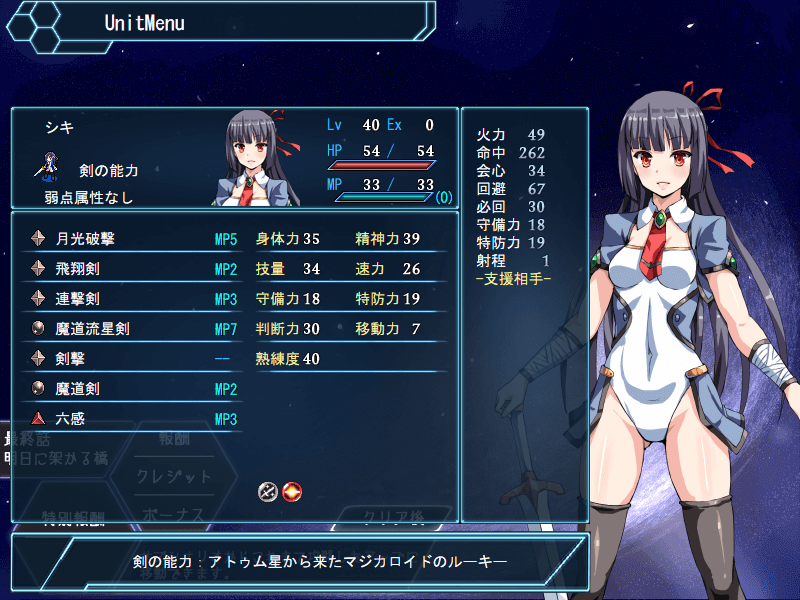Select the 連撃剣 skill entry

pos(130,299)
